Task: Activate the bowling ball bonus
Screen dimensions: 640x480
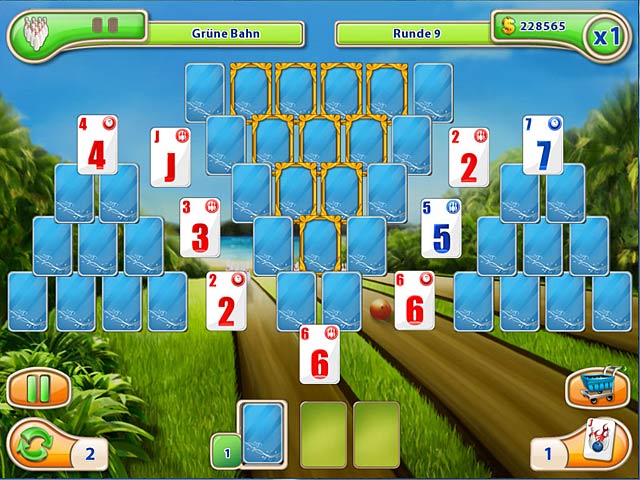Action: [x=595, y=444]
